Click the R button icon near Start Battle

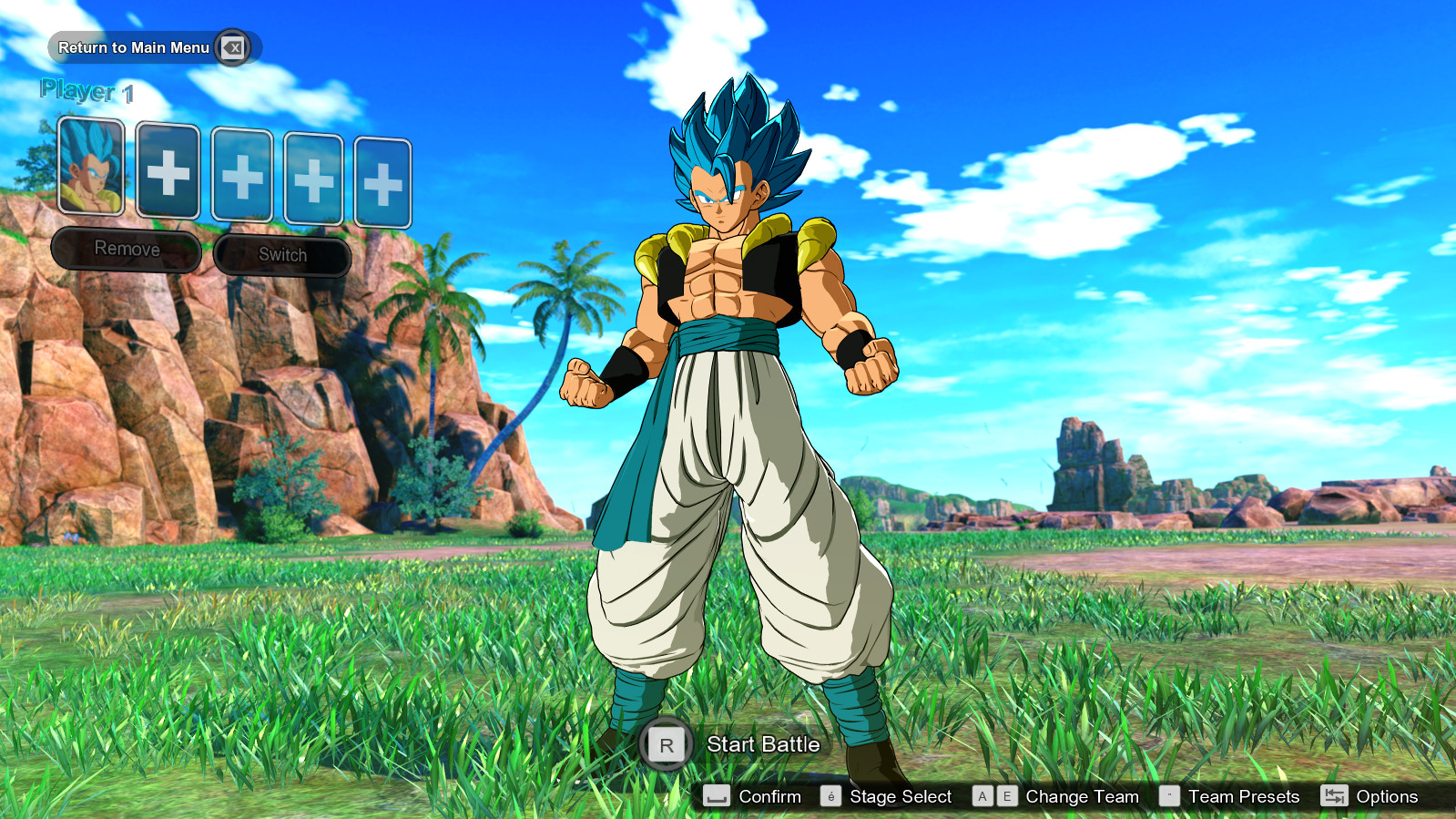666,744
